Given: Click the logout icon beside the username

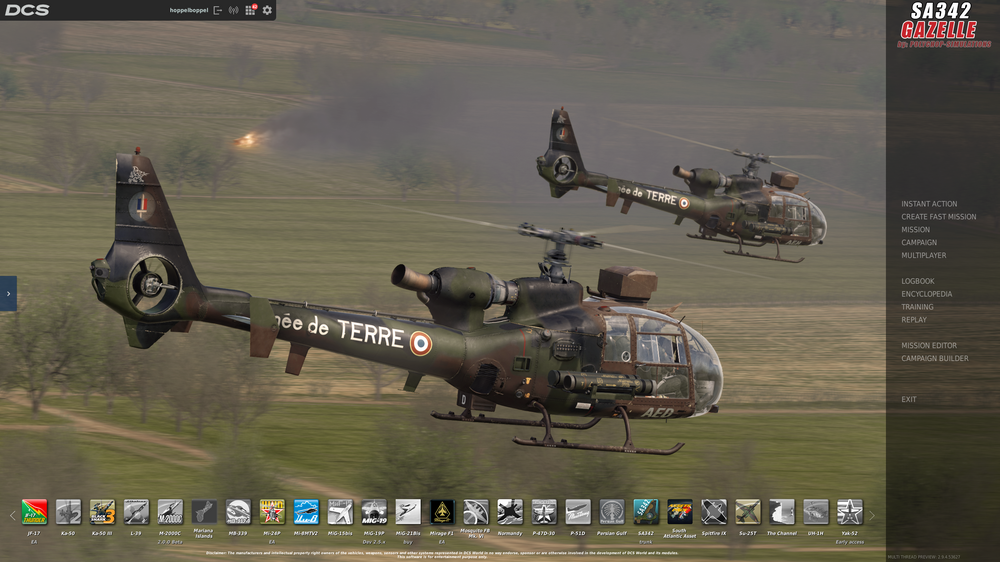Looking at the screenshot, I should 218,10.
